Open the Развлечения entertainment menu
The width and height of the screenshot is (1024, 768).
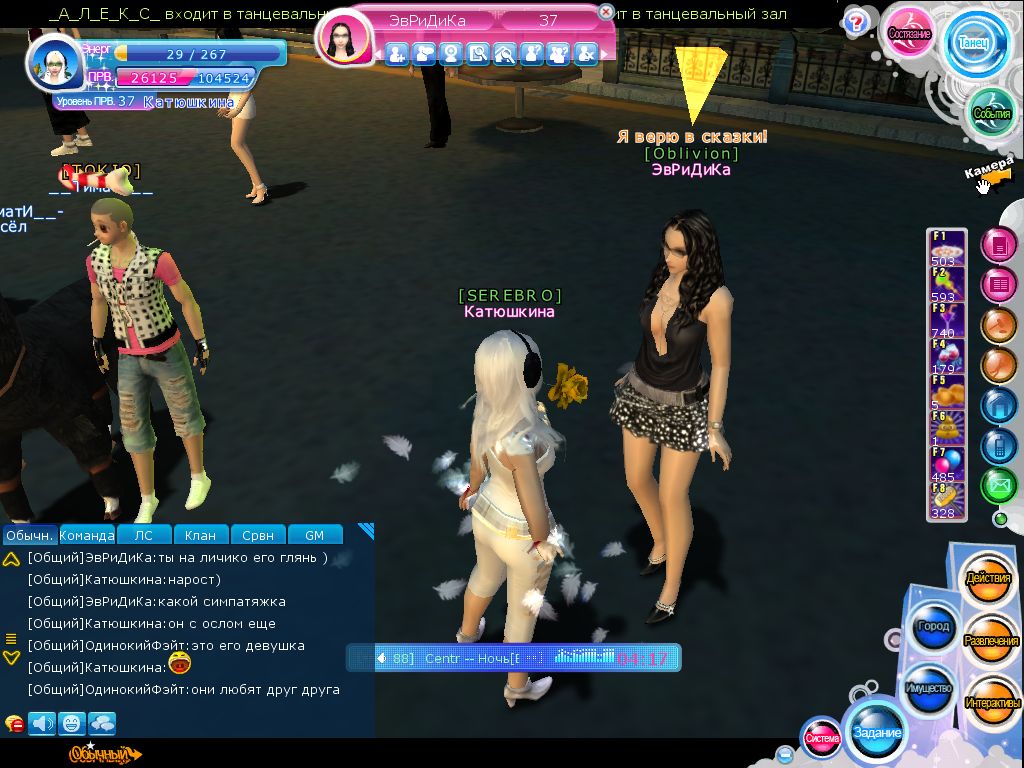click(991, 641)
